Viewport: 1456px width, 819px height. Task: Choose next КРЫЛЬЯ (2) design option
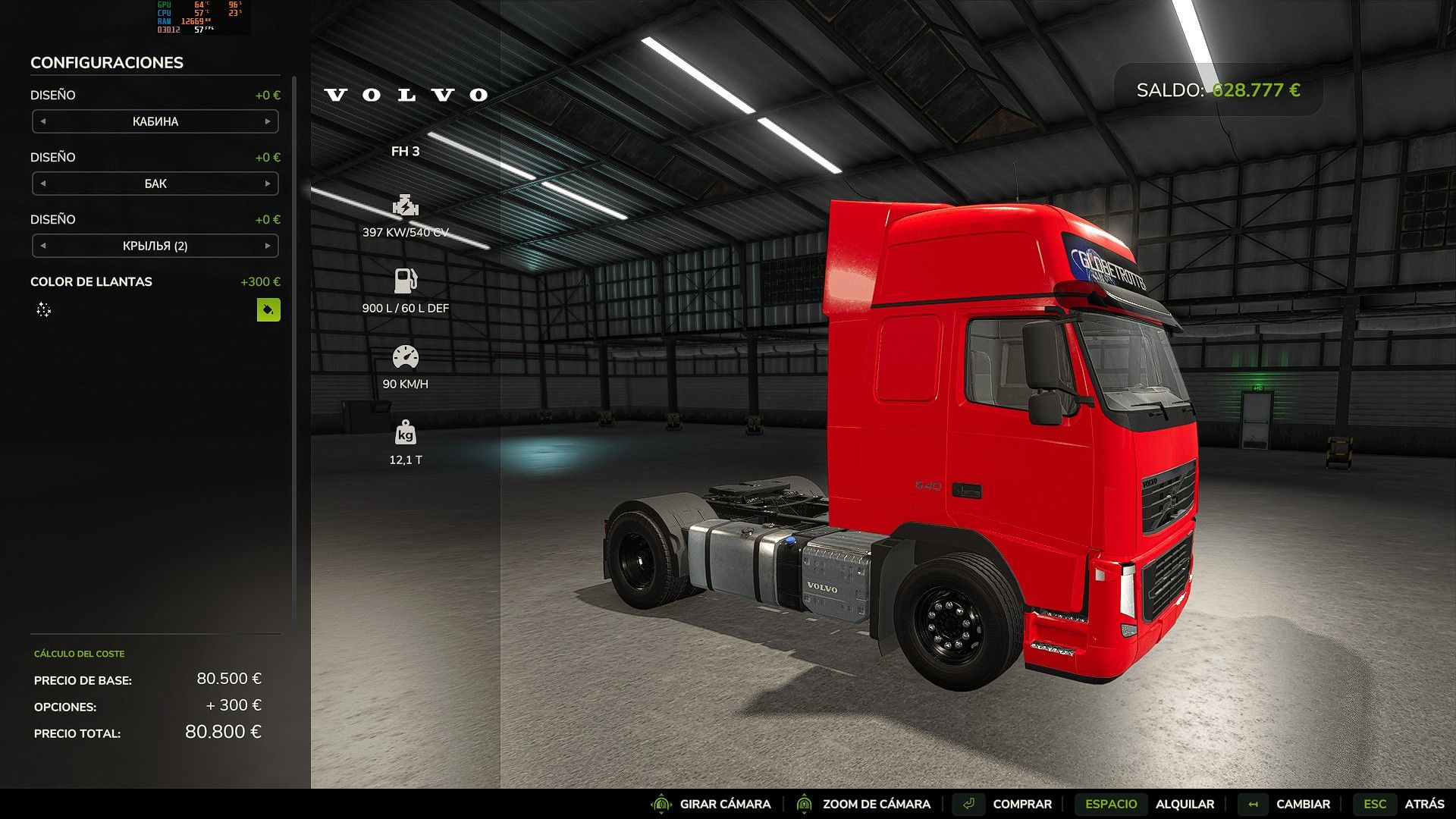[x=268, y=246]
